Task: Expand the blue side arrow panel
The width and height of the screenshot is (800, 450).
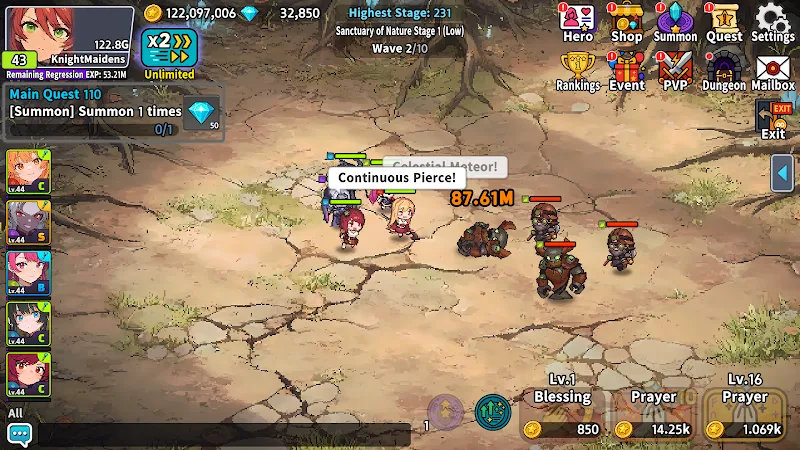Action: point(783,174)
